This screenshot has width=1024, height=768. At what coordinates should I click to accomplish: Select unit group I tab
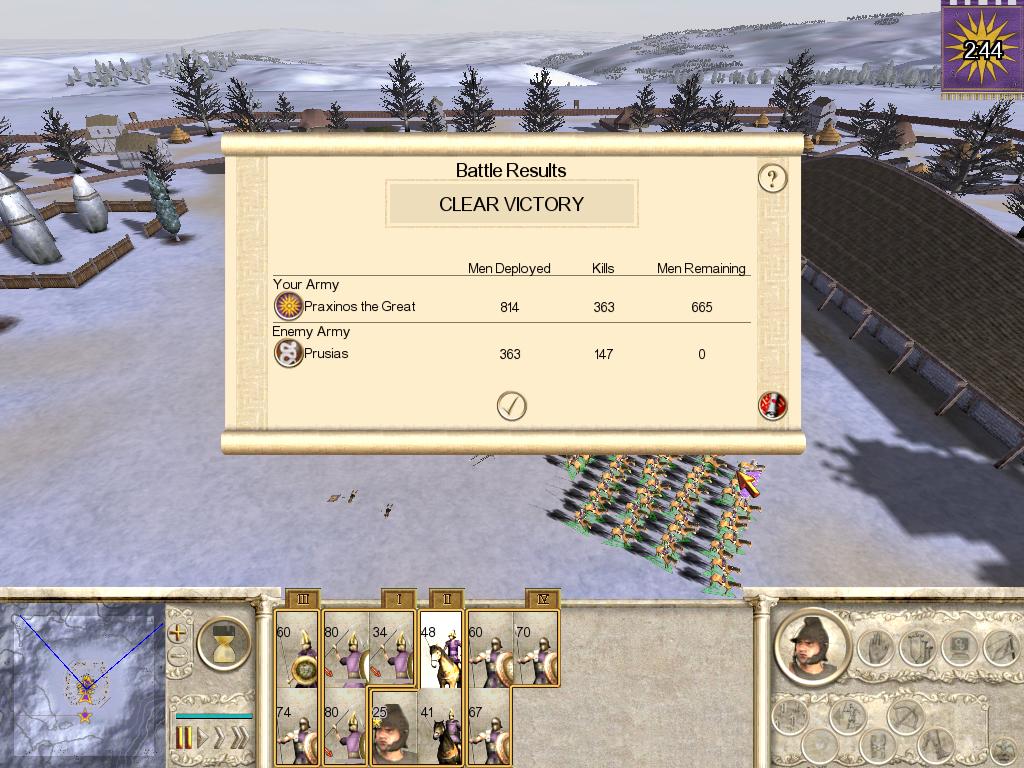click(x=399, y=599)
